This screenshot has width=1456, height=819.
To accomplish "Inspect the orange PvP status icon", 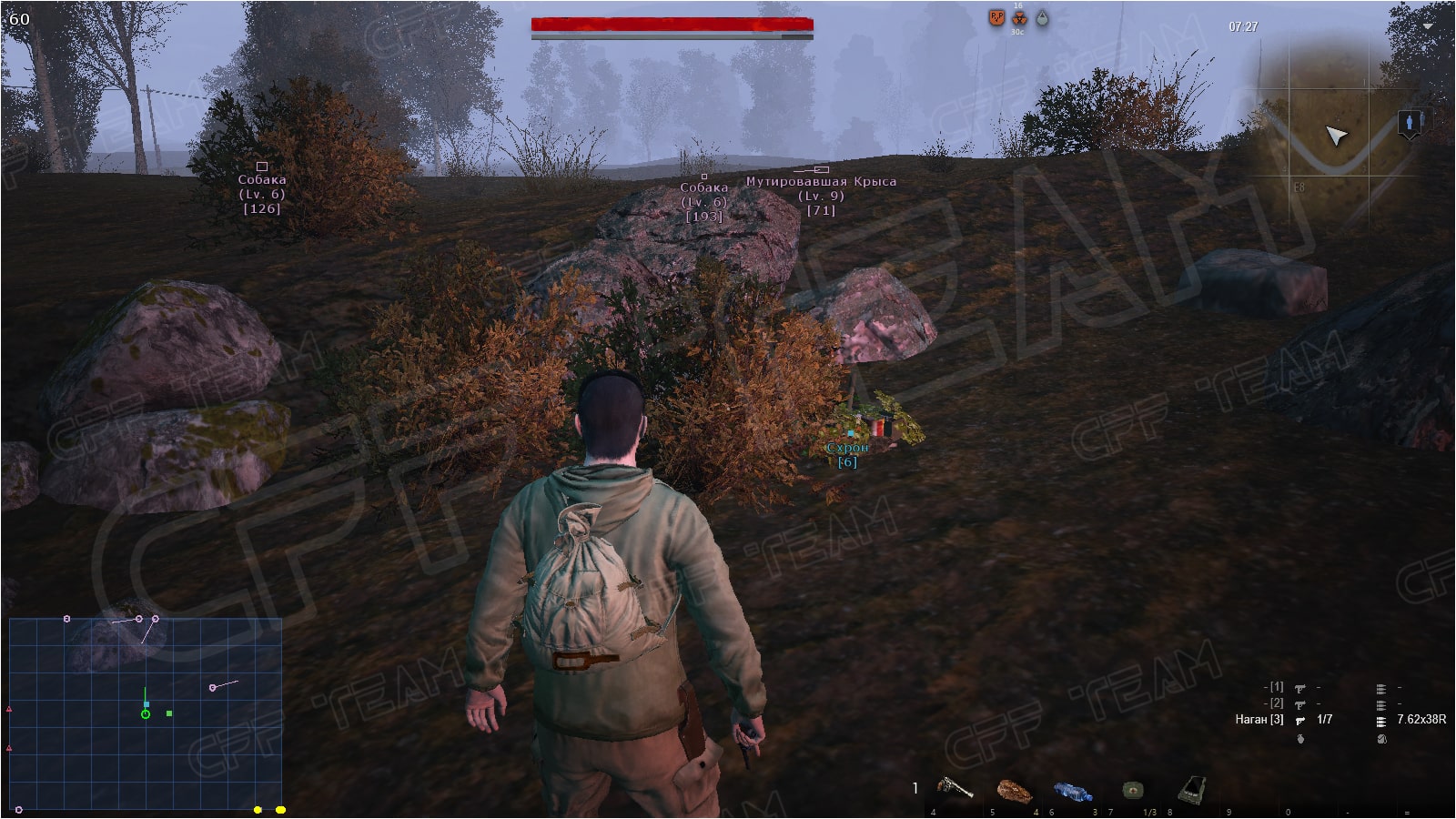I will (996, 17).
